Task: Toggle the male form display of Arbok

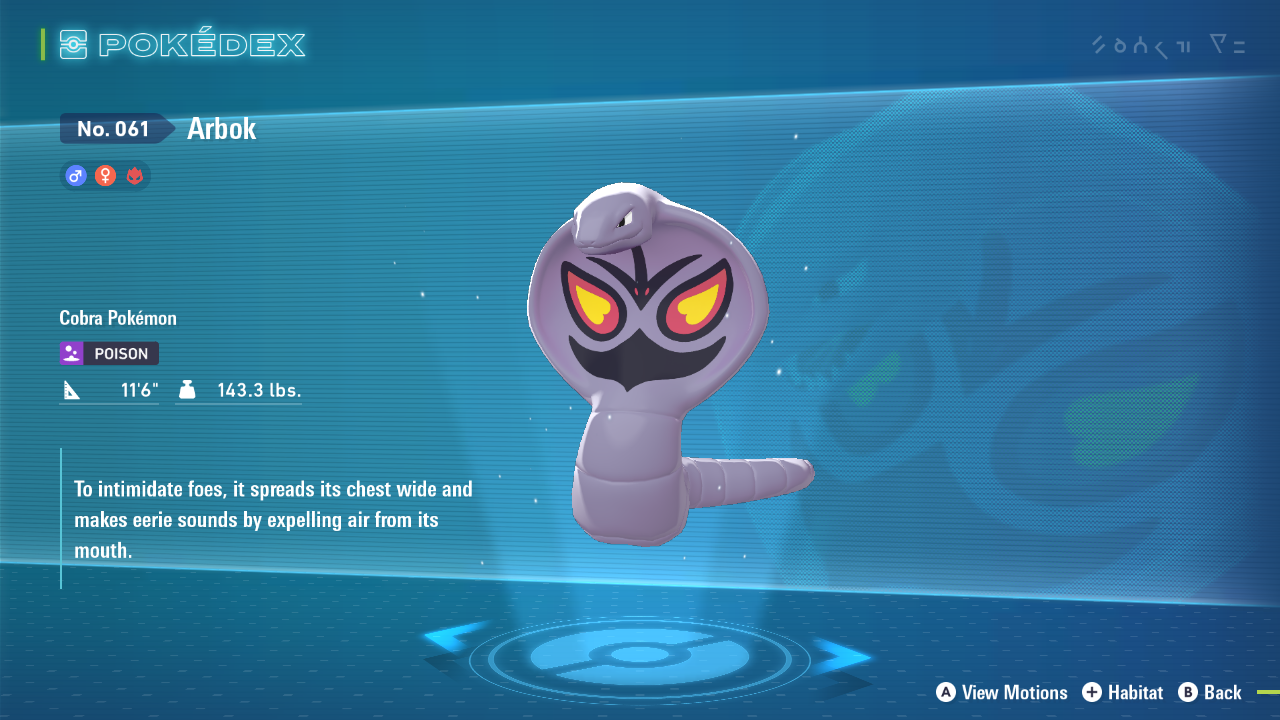Action: pos(75,175)
